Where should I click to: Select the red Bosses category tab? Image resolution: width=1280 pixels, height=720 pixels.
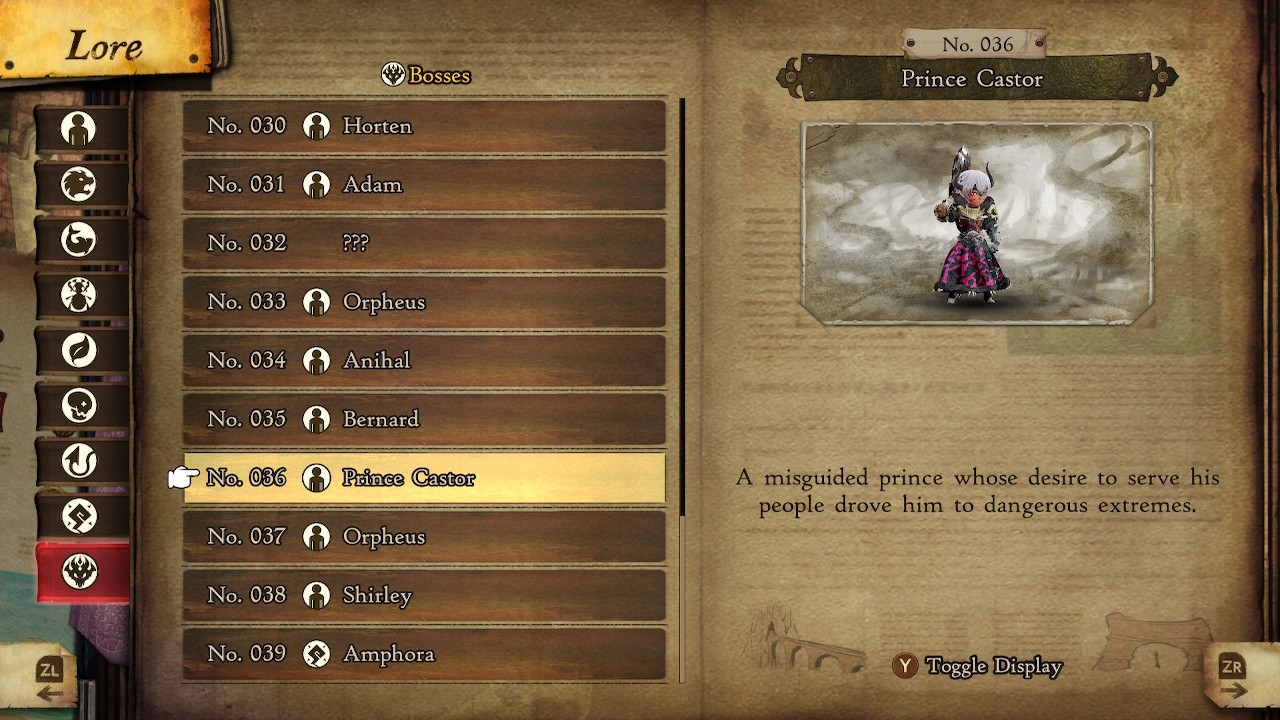pos(80,572)
